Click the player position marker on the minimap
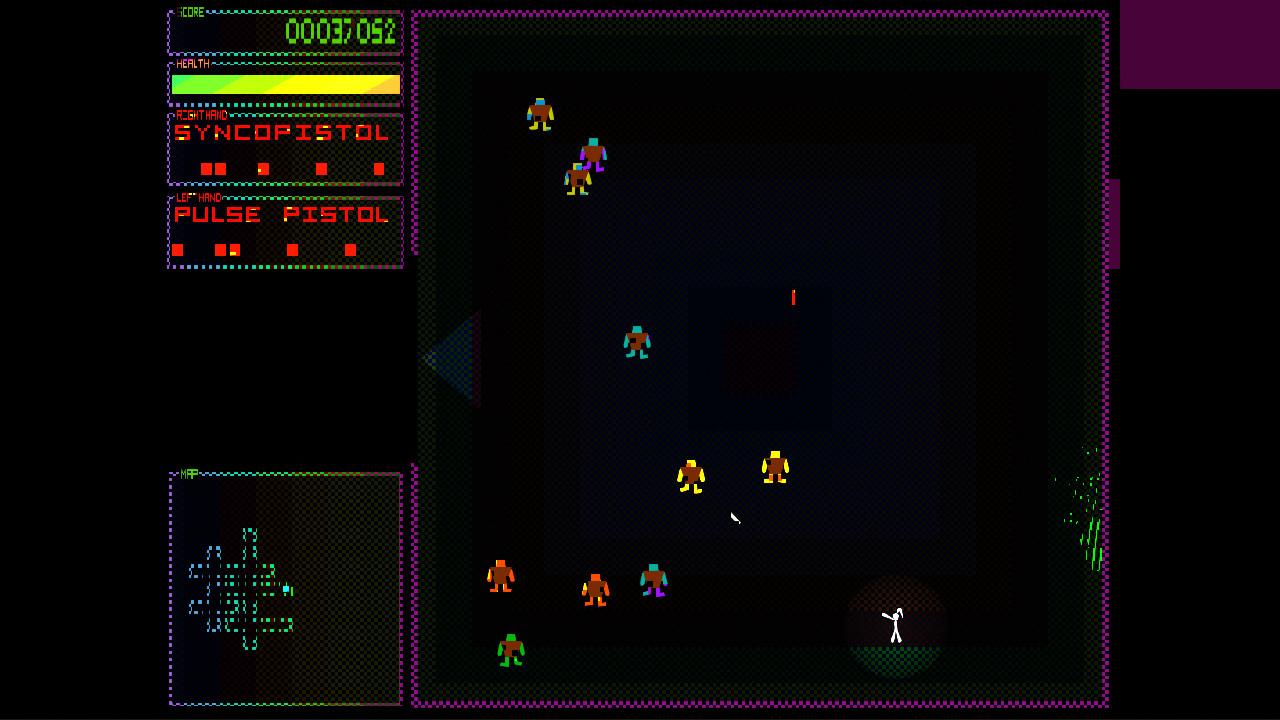Image resolution: width=1280 pixels, height=720 pixels. tap(286, 589)
